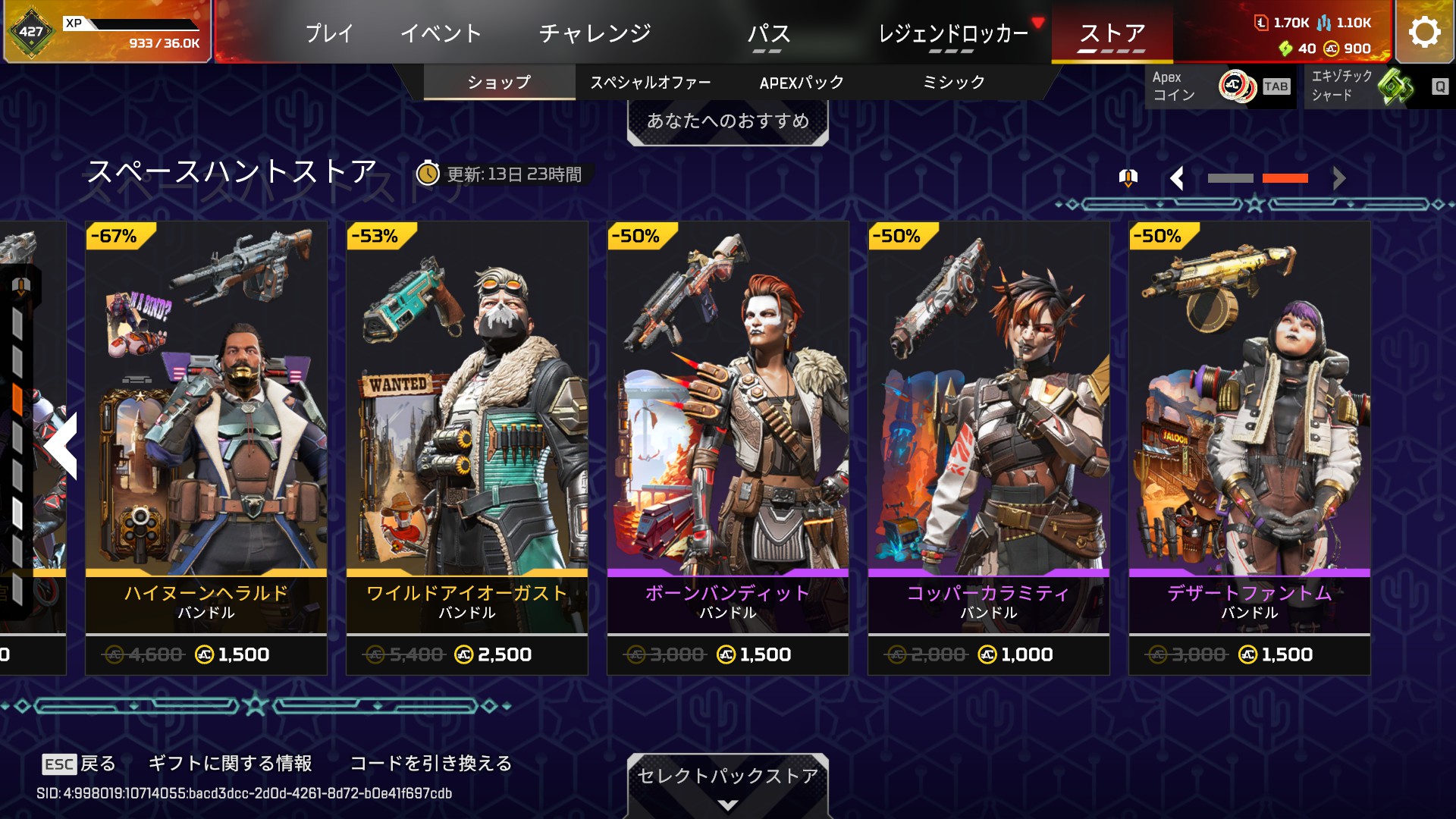
Task: Click the あなたへのおすすめ button
Action: [x=727, y=121]
